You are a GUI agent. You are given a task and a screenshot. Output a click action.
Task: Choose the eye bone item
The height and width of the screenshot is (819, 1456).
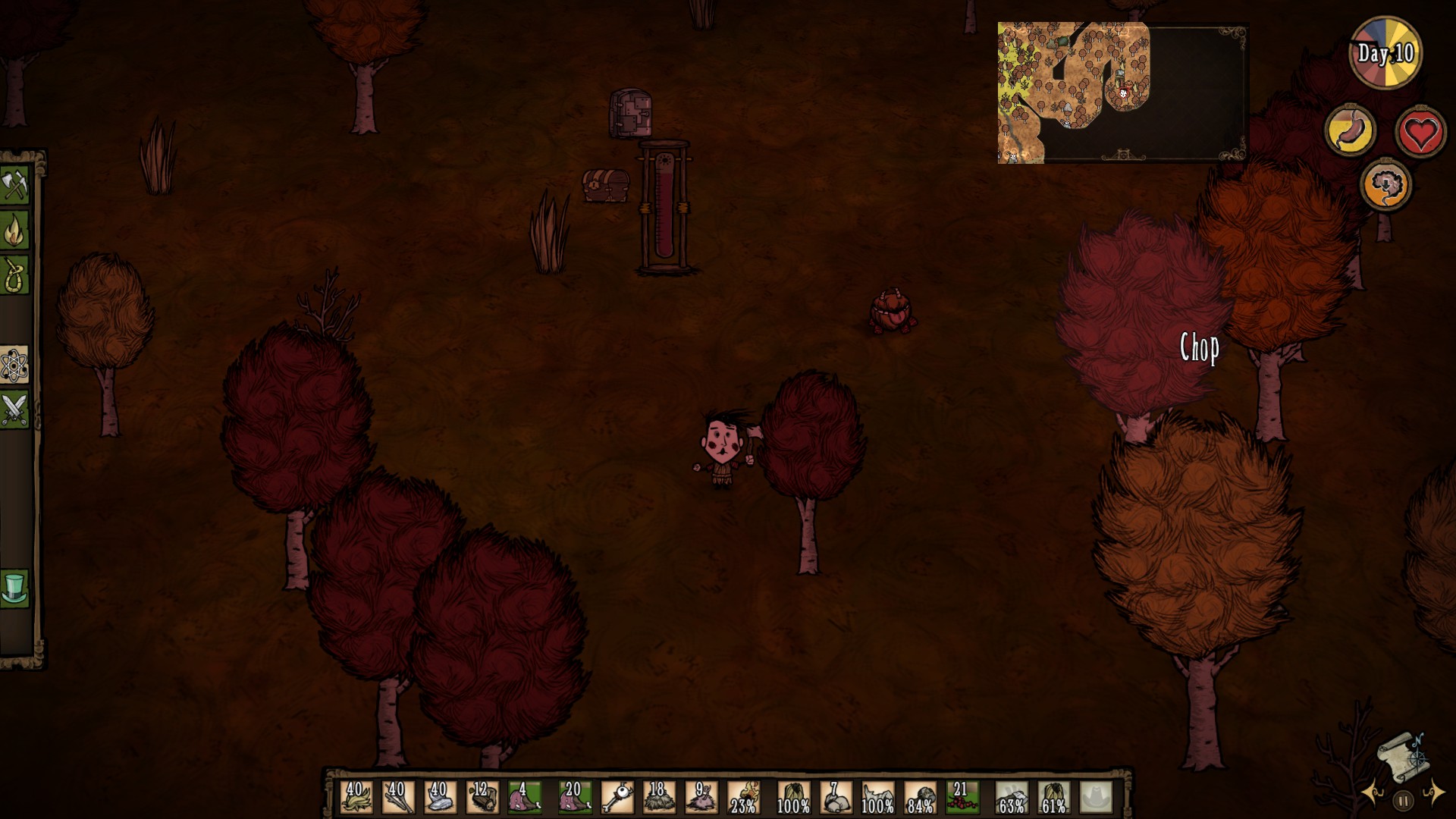pyautogui.click(x=617, y=798)
